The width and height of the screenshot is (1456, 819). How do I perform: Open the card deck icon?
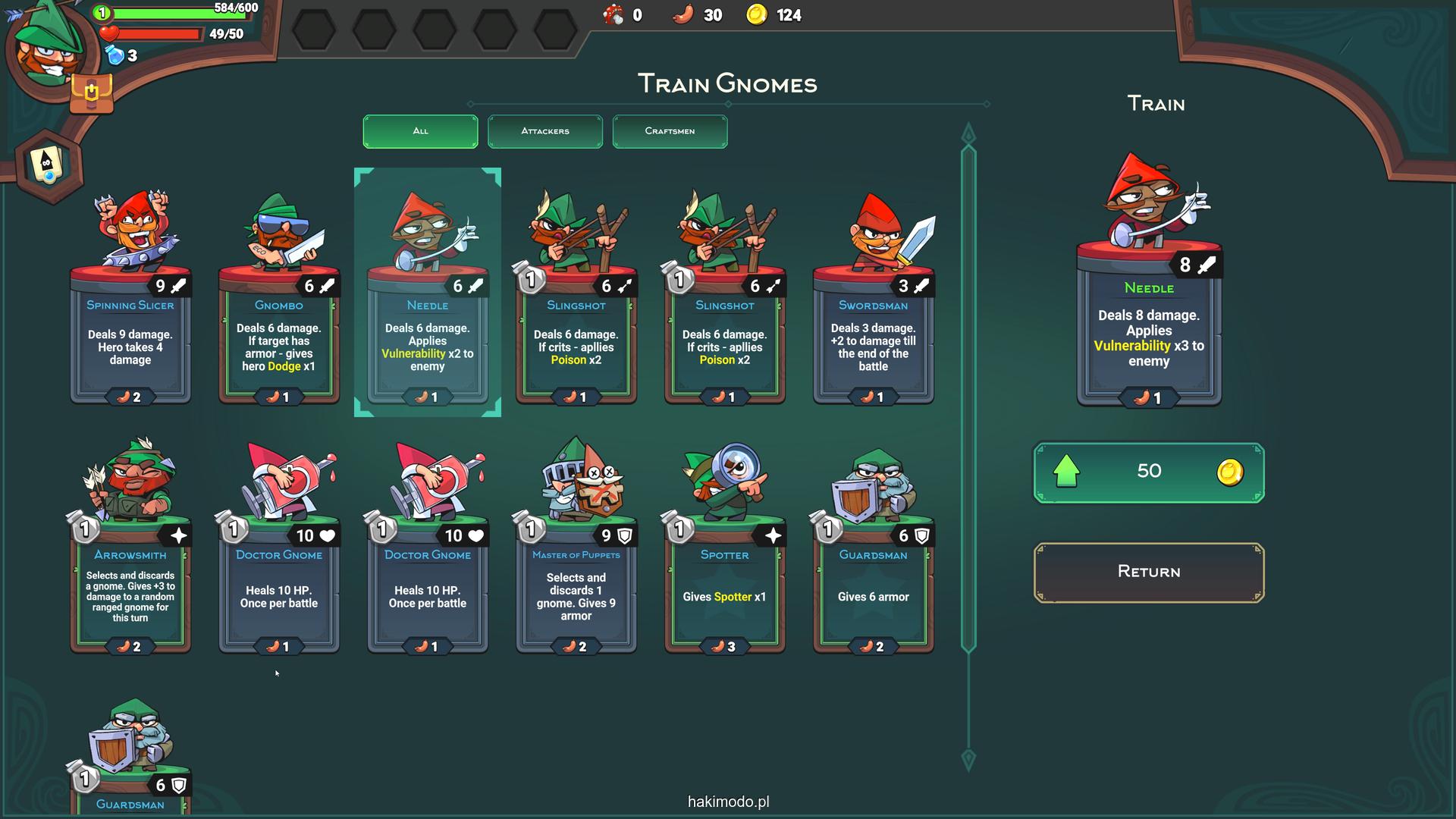point(49,164)
